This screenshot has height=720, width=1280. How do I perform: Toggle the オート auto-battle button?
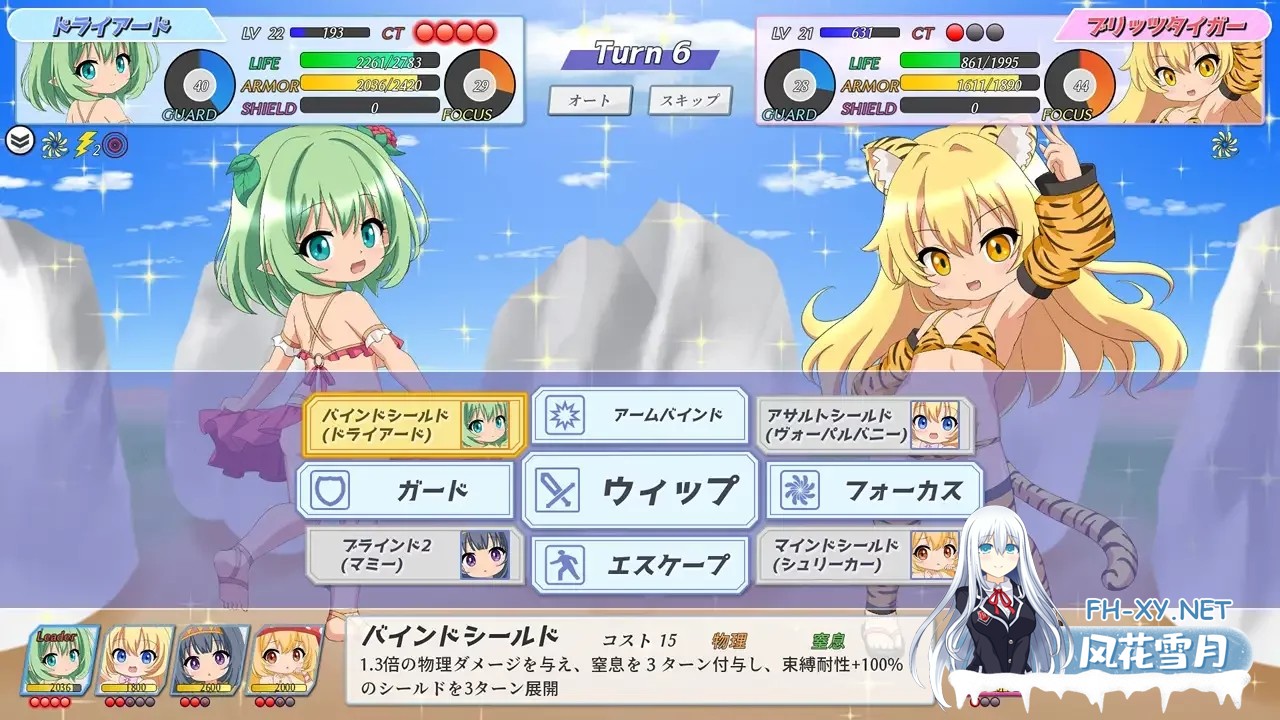(x=590, y=100)
